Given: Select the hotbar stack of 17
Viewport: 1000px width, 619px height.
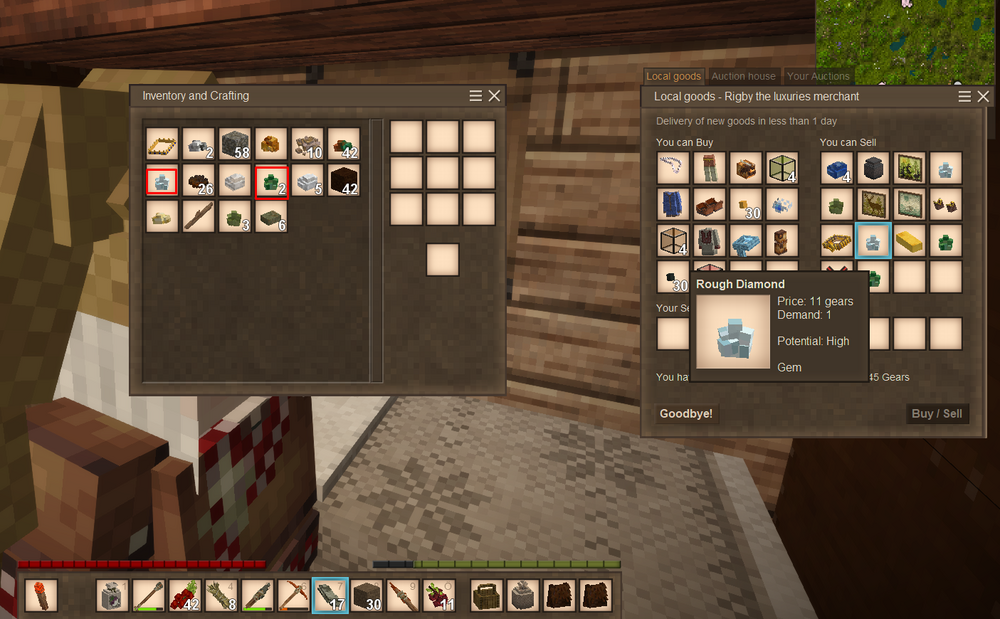Looking at the screenshot, I should 330,596.
